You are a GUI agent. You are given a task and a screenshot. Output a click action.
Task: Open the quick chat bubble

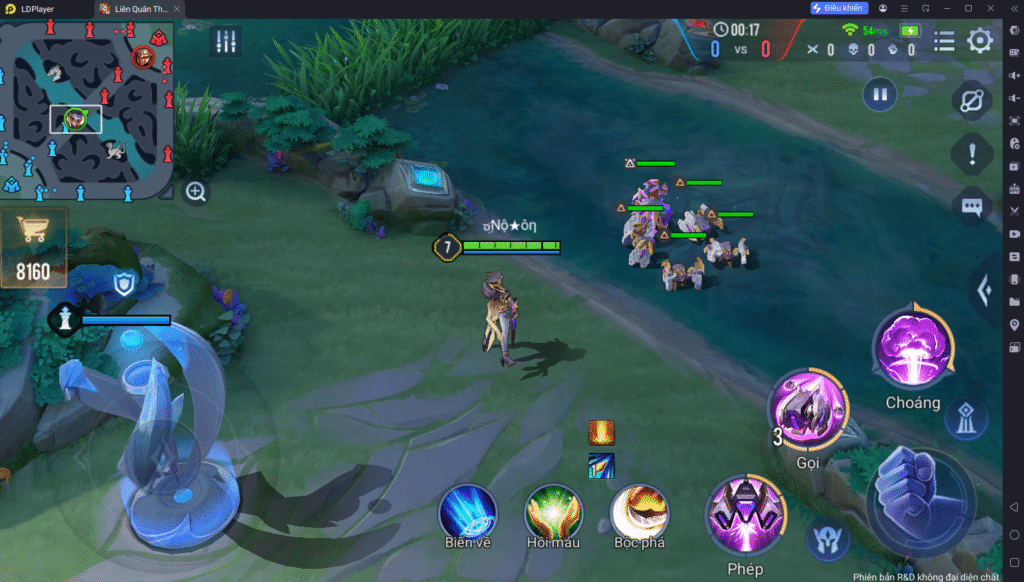[971, 207]
